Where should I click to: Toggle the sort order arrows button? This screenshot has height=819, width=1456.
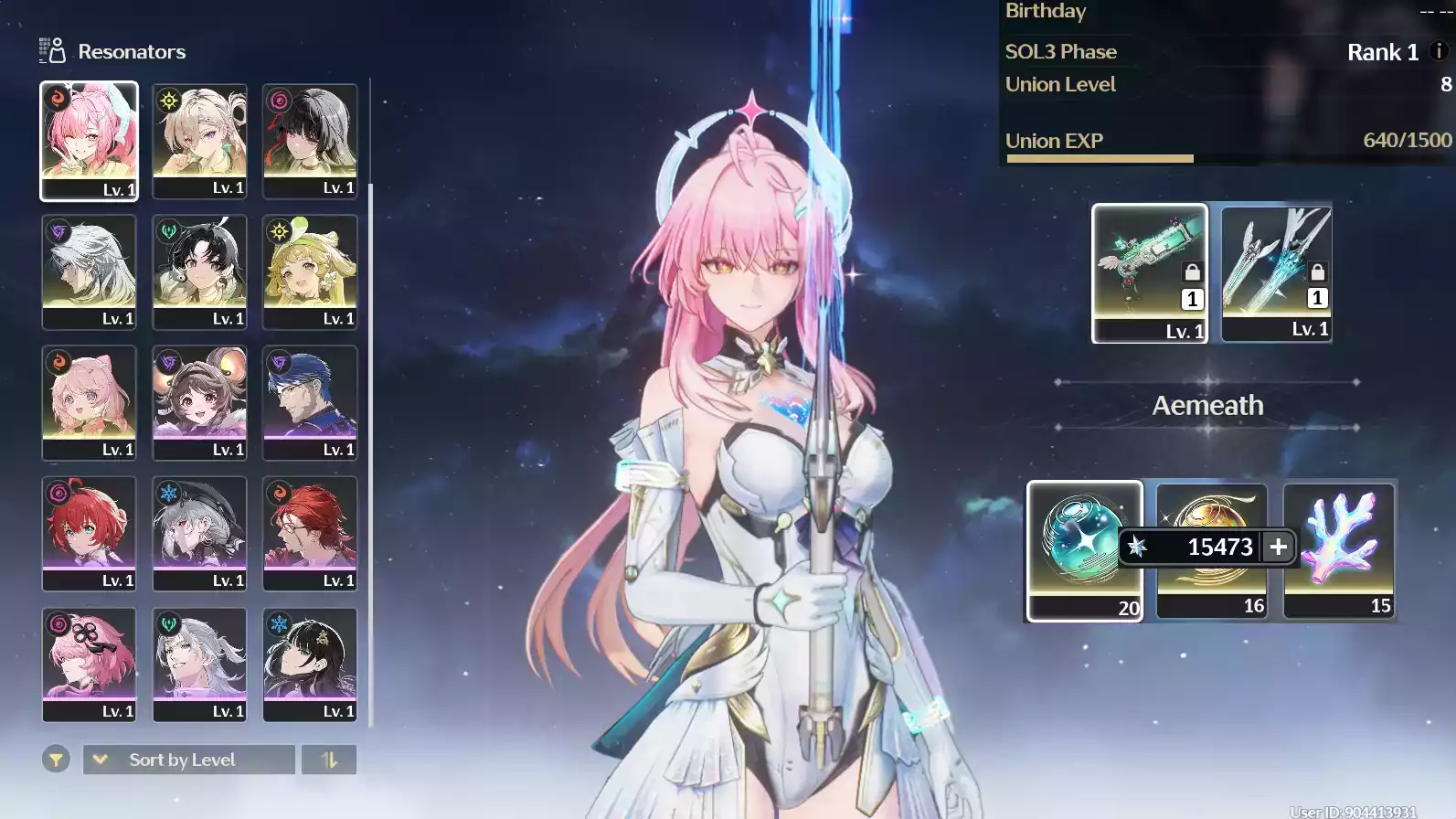(329, 759)
